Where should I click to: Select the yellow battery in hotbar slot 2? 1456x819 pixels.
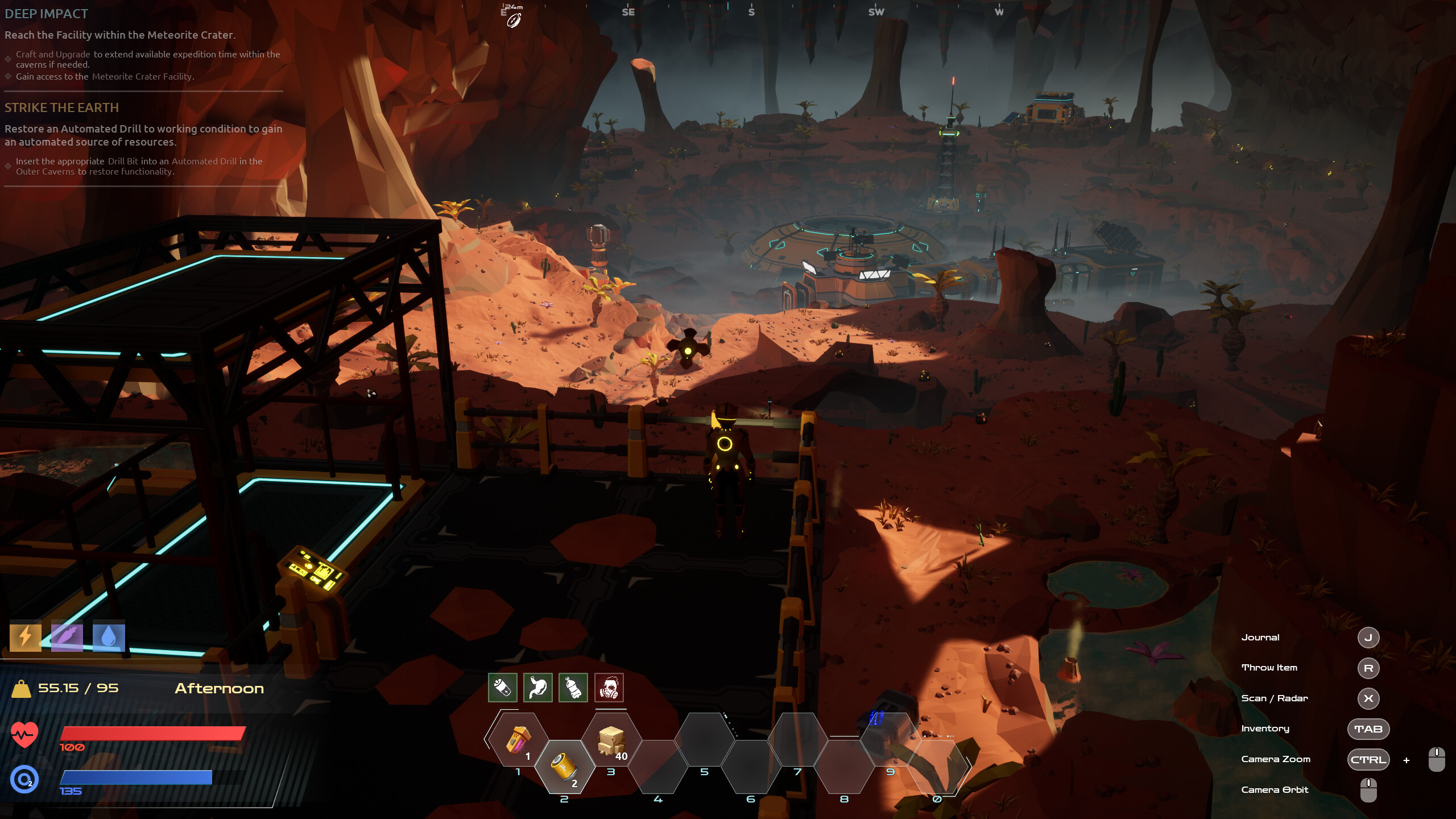click(564, 766)
